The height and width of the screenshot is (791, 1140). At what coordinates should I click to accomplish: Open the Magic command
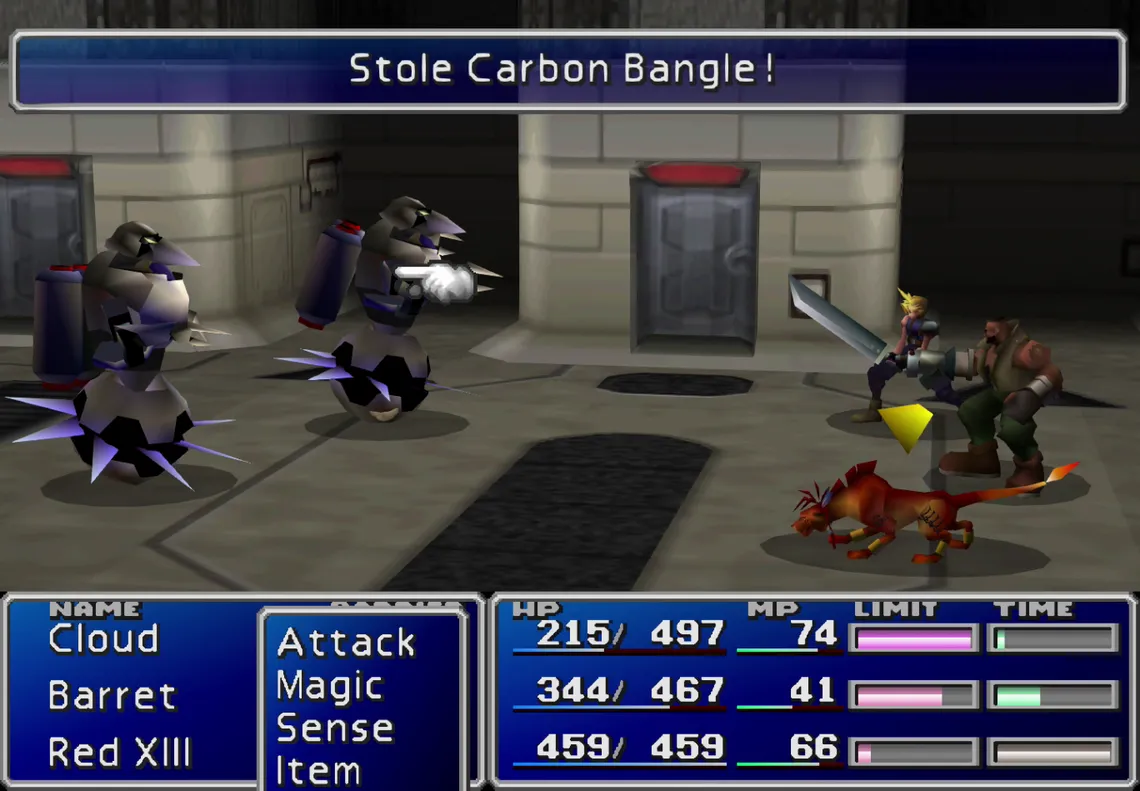330,687
